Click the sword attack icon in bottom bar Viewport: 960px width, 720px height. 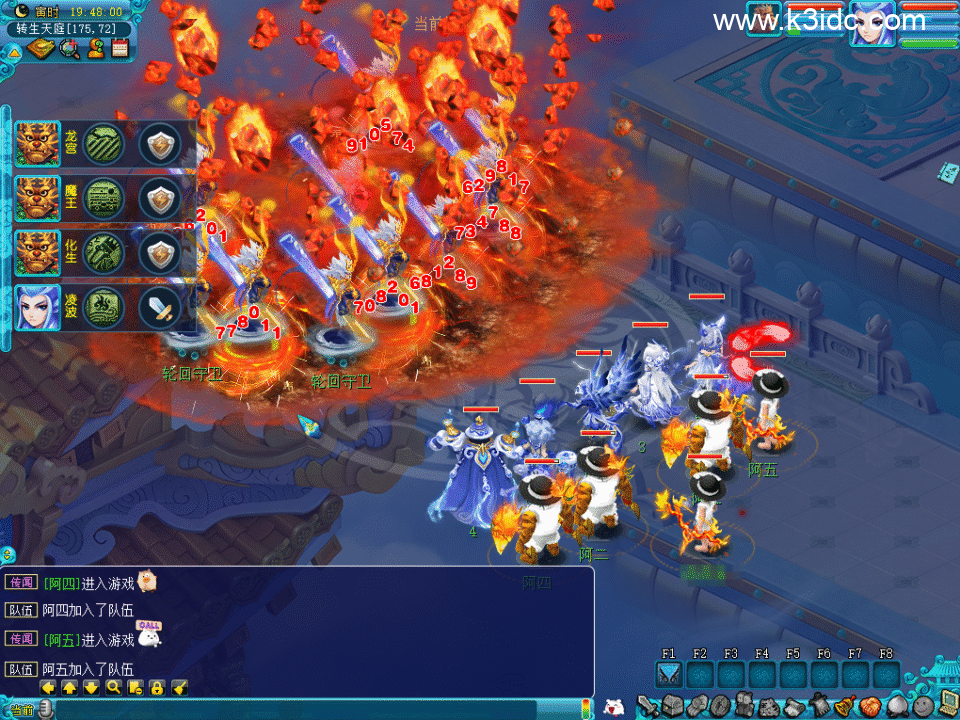pos(646,706)
